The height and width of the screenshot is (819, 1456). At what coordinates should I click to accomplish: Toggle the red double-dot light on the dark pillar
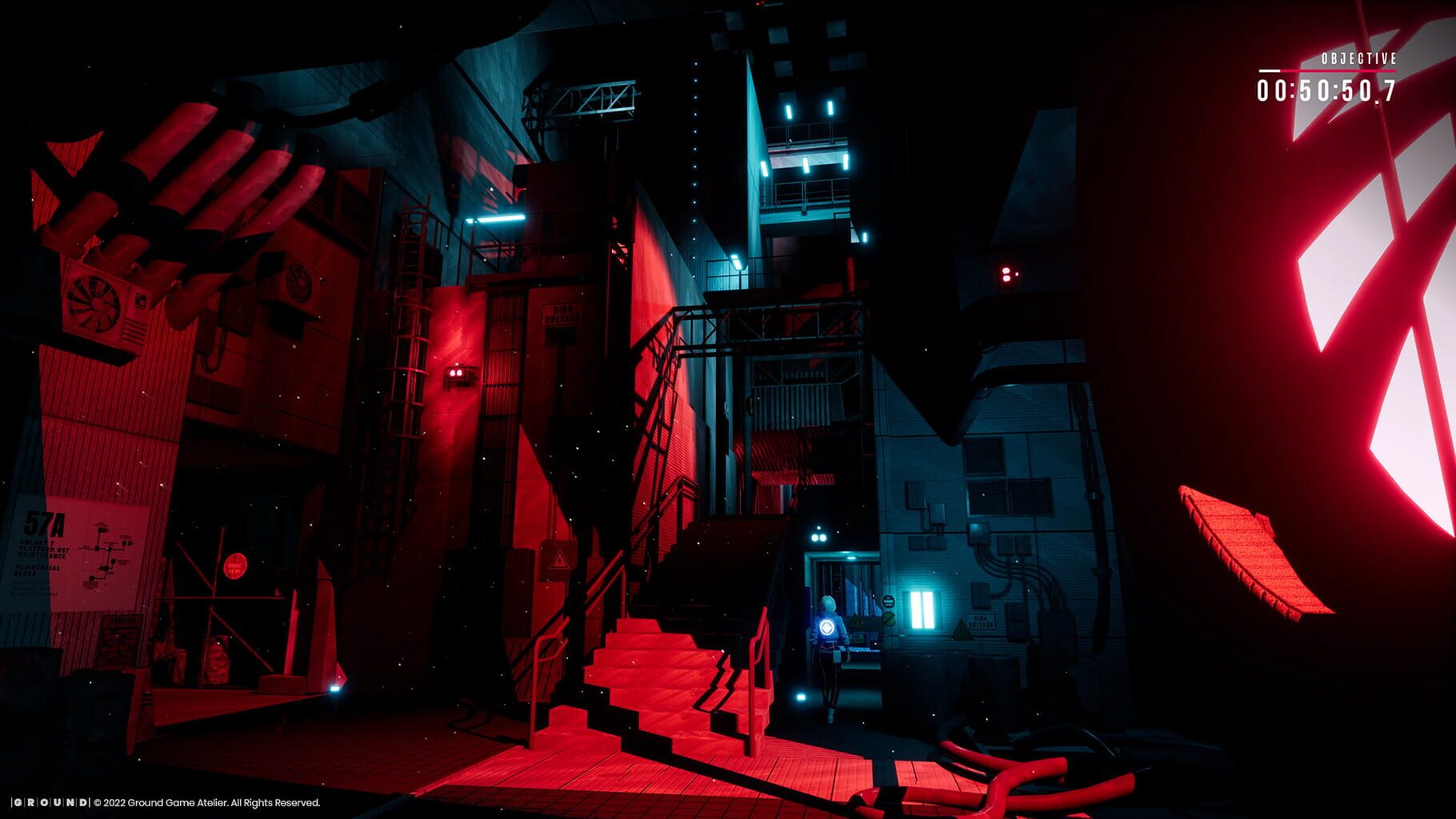[x=1006, y=274]
